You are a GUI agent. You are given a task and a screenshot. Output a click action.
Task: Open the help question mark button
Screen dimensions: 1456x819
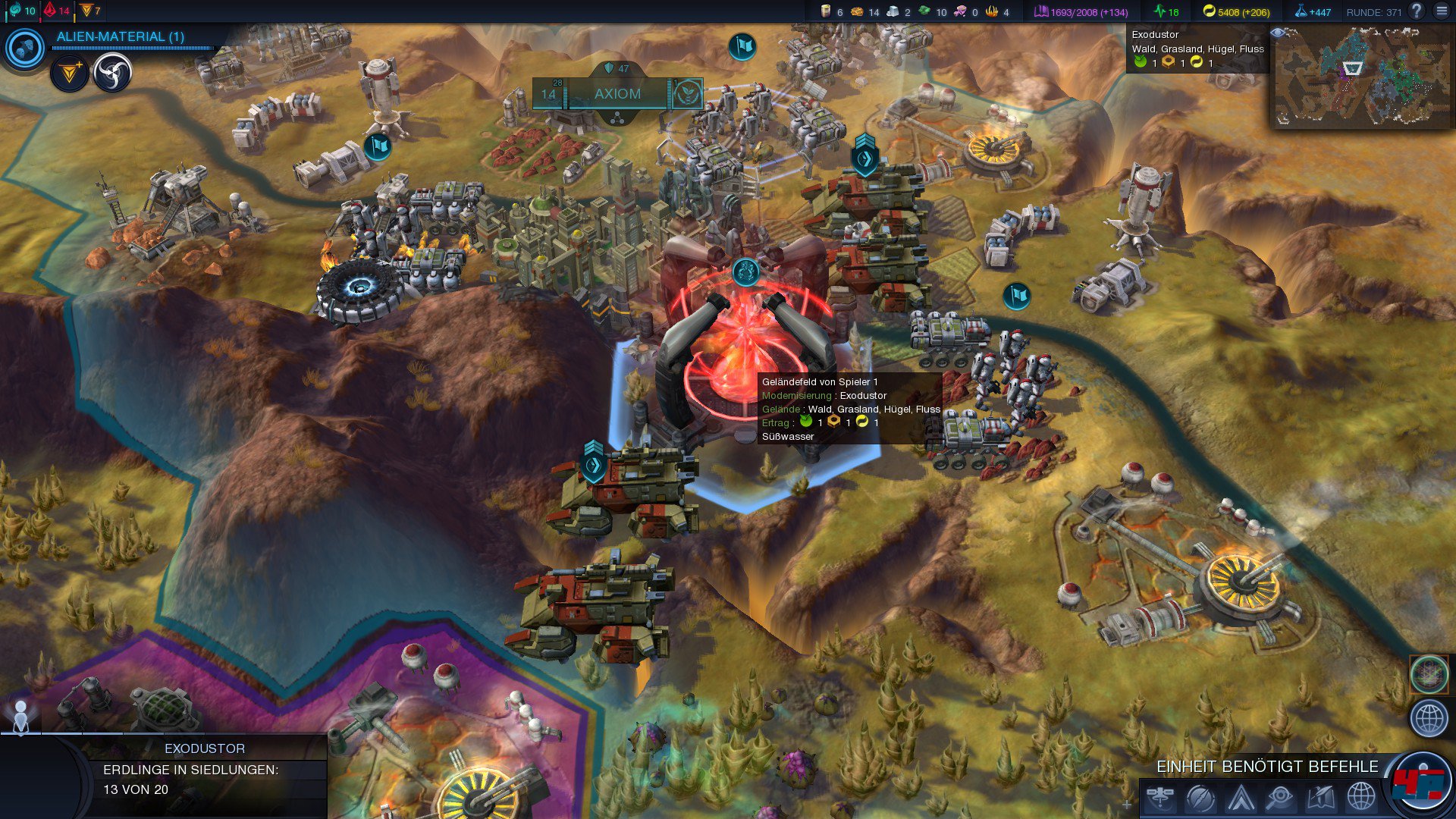1416,11
